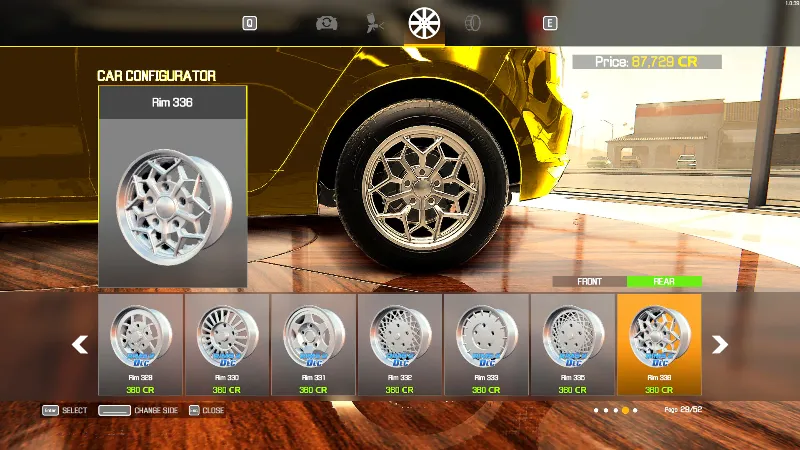This screenshot has width=800, height=450.
Task: Show the next page of rims
Action: point(719,344)
